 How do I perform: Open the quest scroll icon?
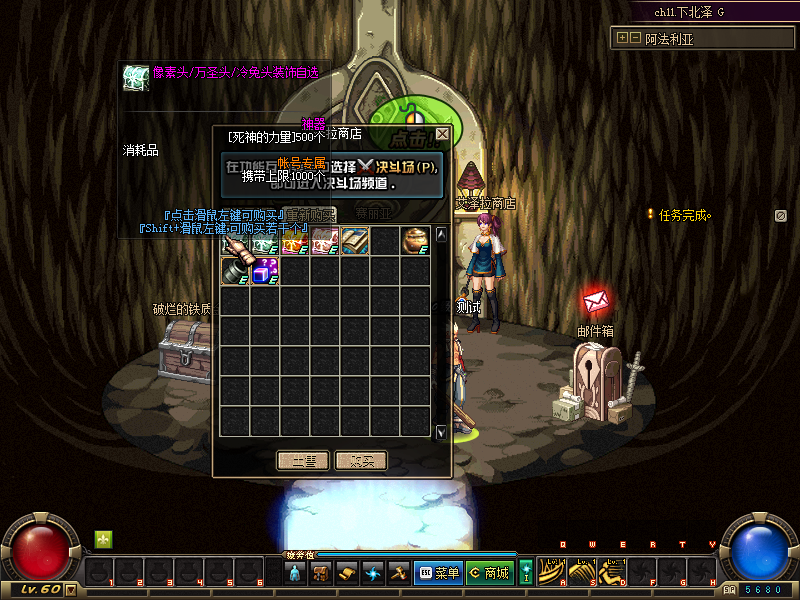tap(347, 573)
